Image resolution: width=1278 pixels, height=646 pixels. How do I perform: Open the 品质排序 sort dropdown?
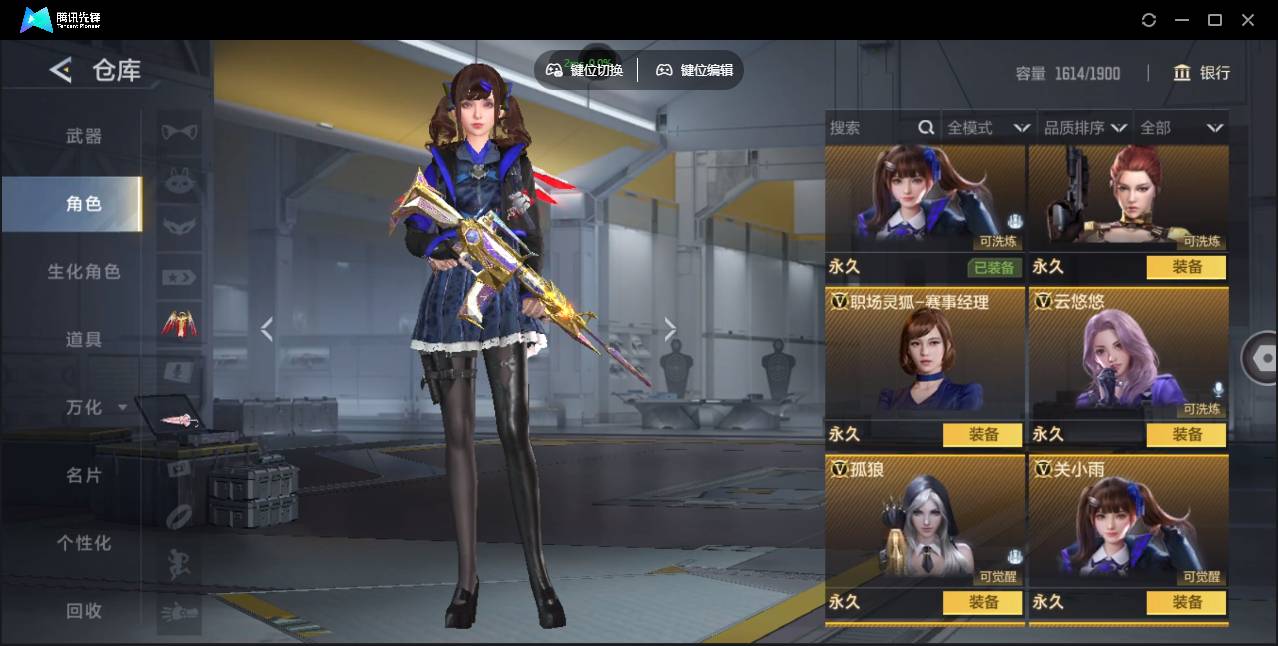1085,128
